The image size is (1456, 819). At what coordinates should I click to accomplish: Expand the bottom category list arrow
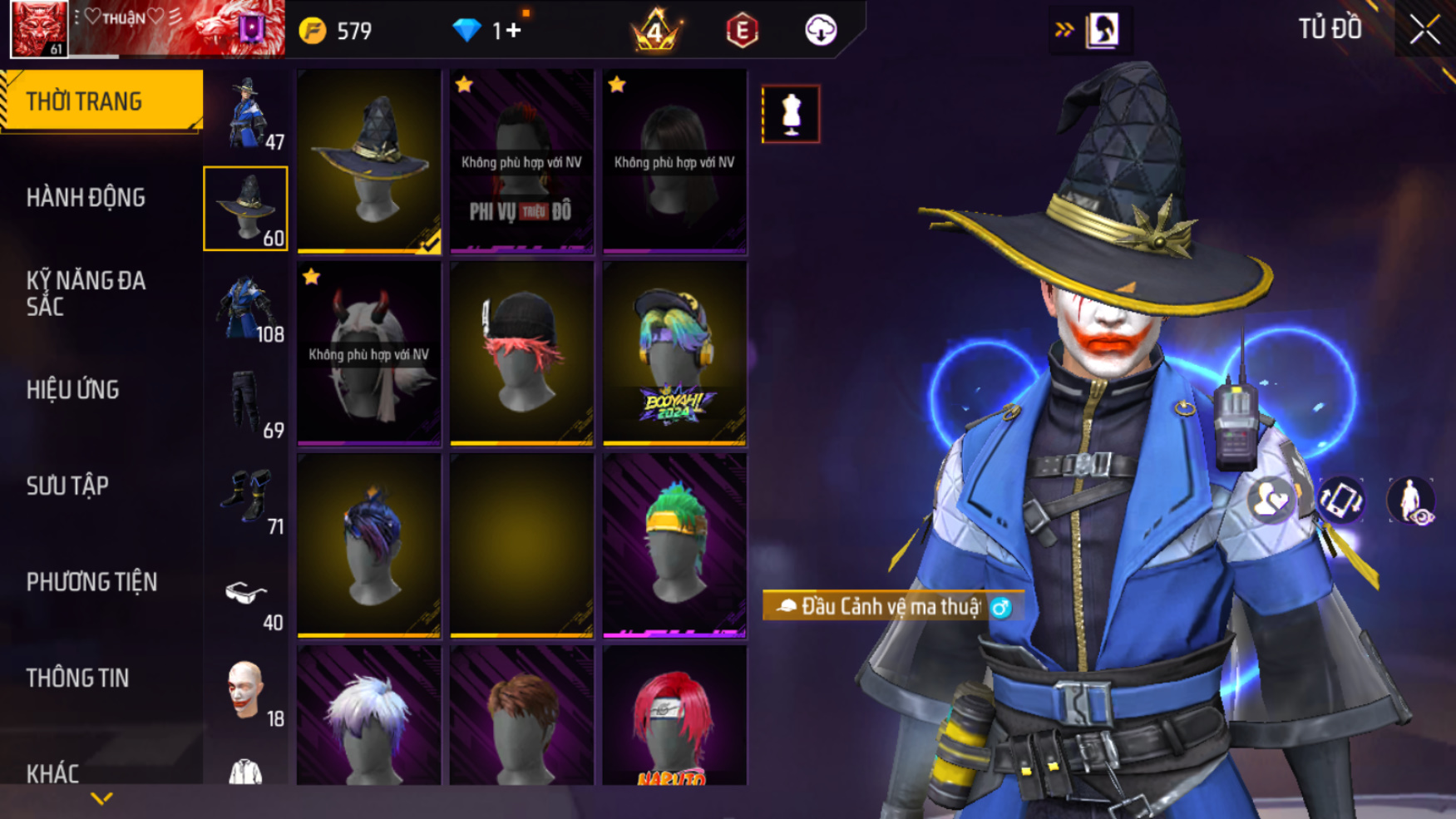click(101, 799)
